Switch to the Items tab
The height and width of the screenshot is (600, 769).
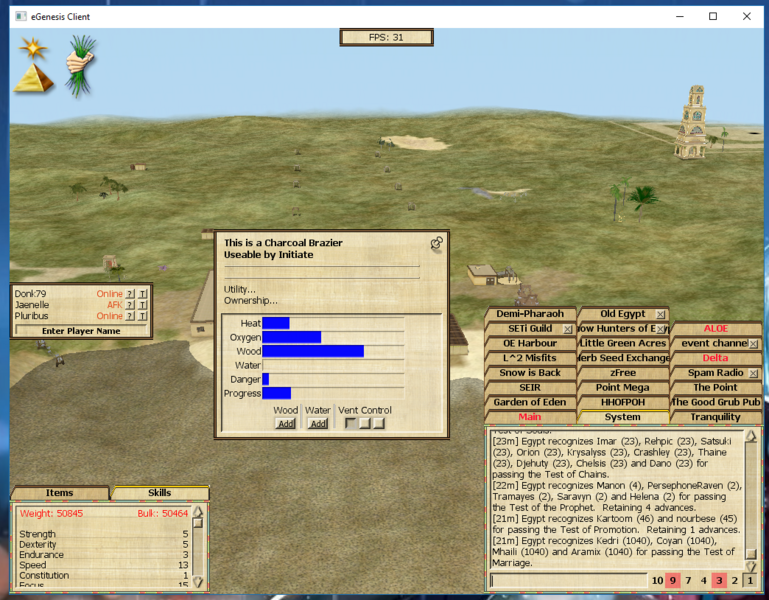tap(59, 492)
